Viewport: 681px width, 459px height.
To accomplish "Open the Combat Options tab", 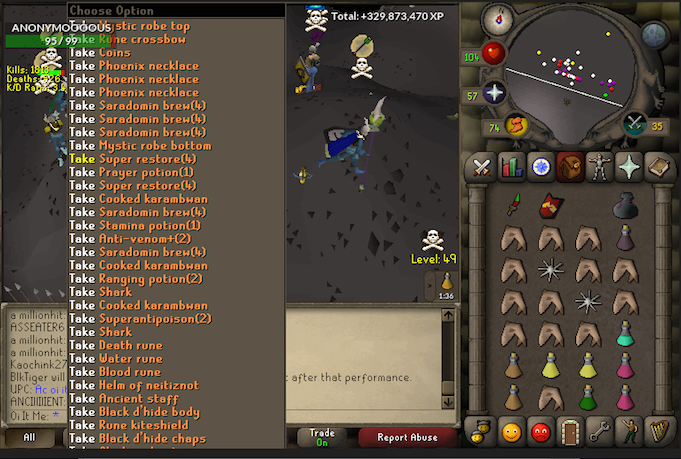I will [482, 166].
